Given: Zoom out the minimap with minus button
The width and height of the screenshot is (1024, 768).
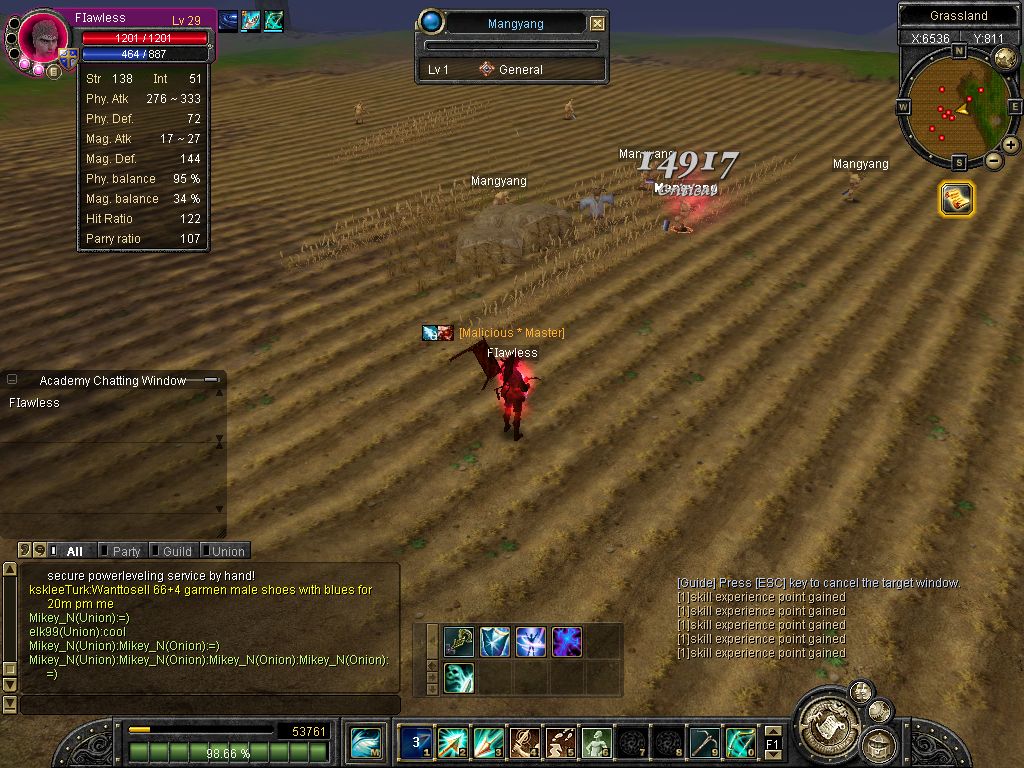Looking at the screenshot, I should click(994, 160).
